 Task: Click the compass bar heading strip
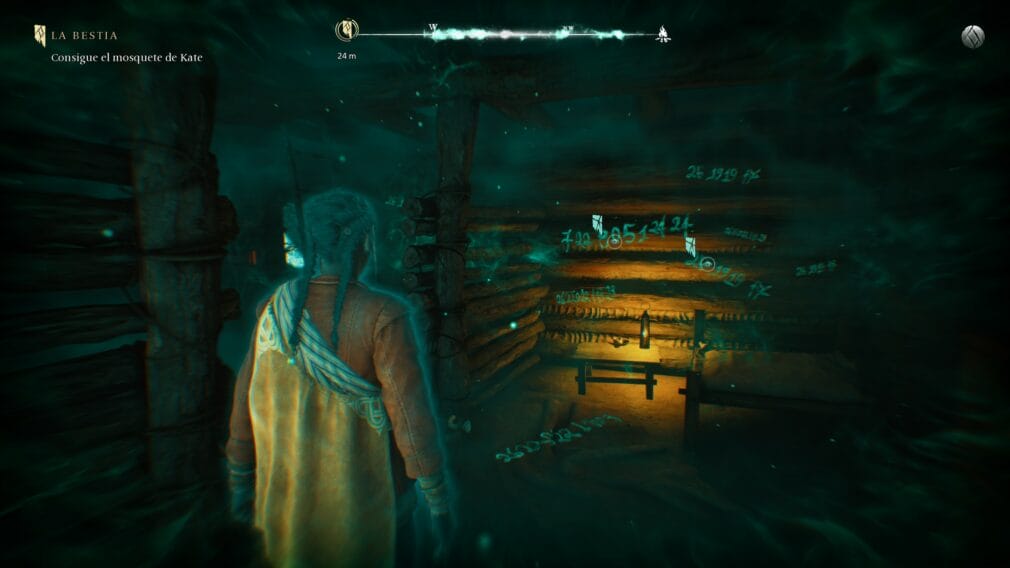coord(505,34)
